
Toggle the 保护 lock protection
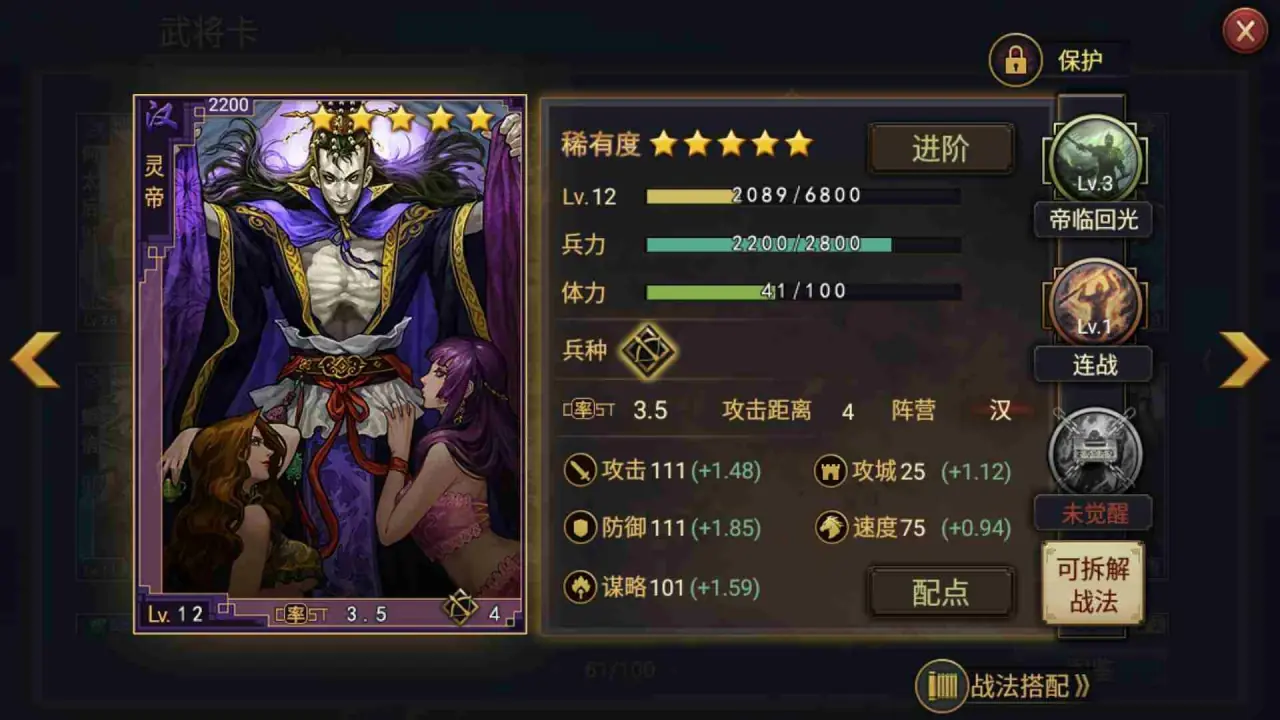pos(1016,61)
